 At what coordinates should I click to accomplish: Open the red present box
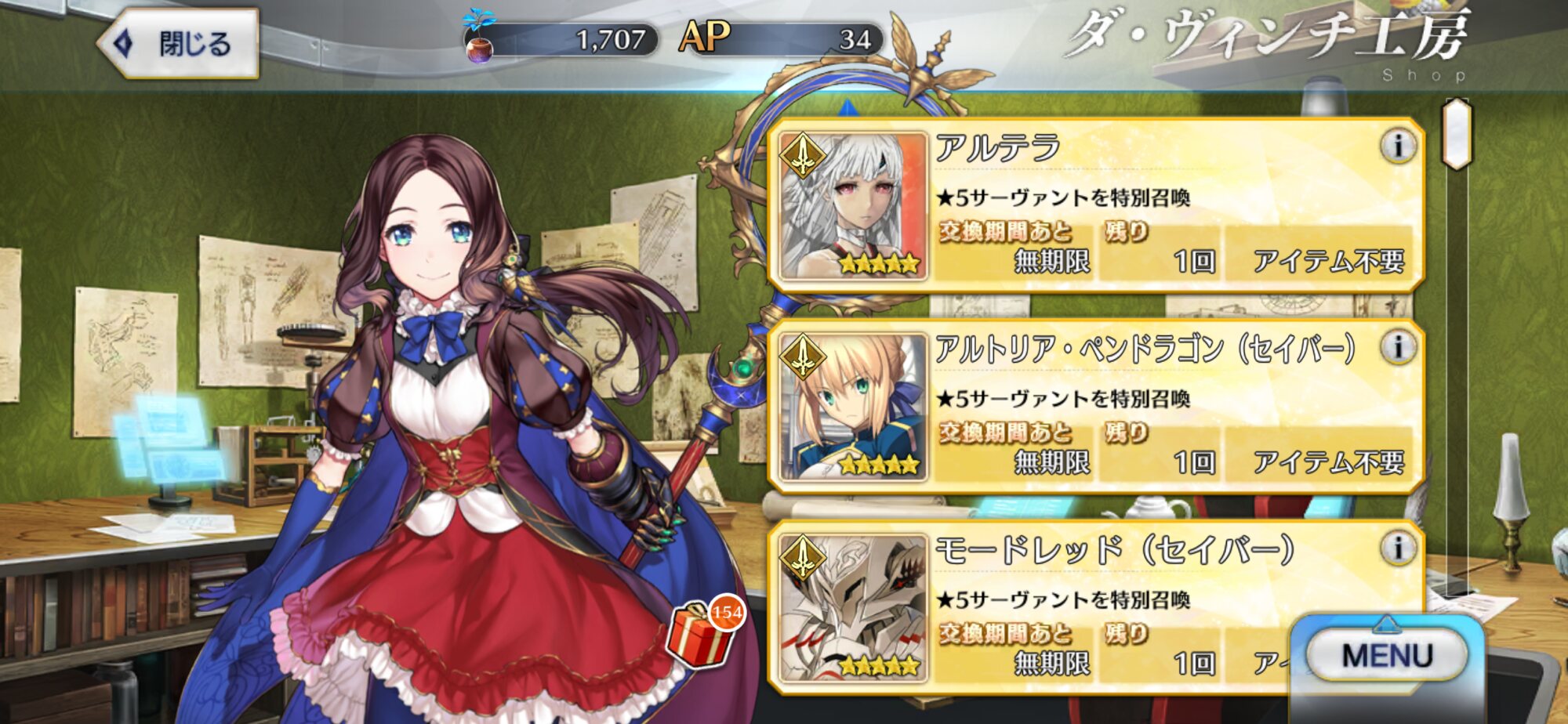pos(700,635)
